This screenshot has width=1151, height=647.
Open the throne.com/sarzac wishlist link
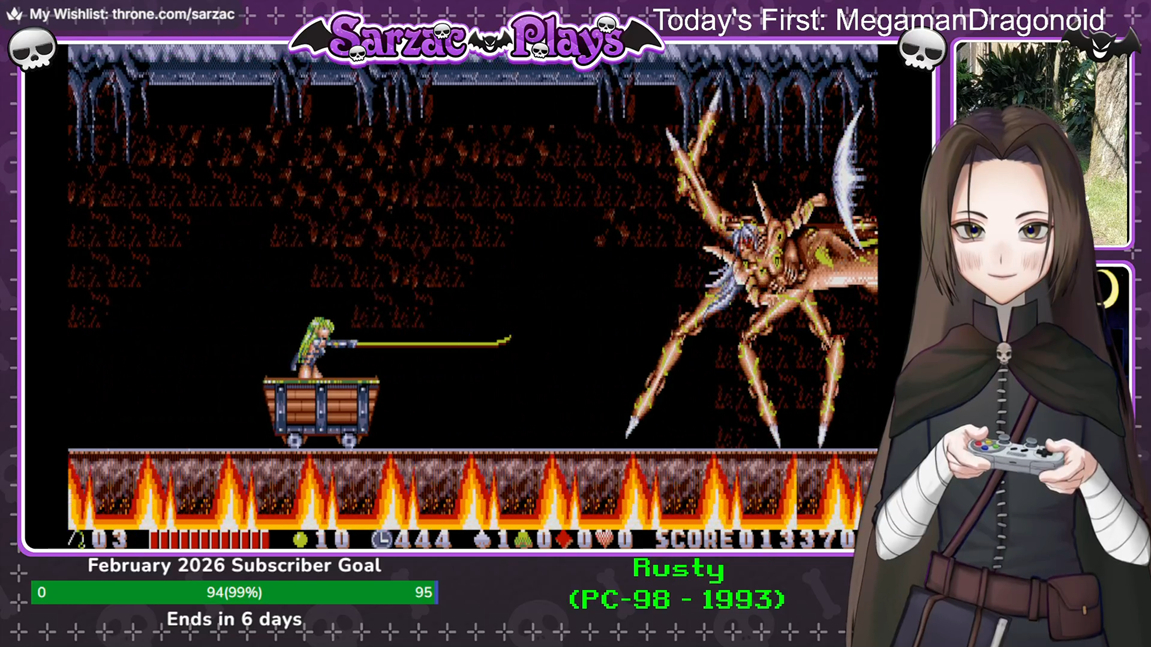click(172, 15)
